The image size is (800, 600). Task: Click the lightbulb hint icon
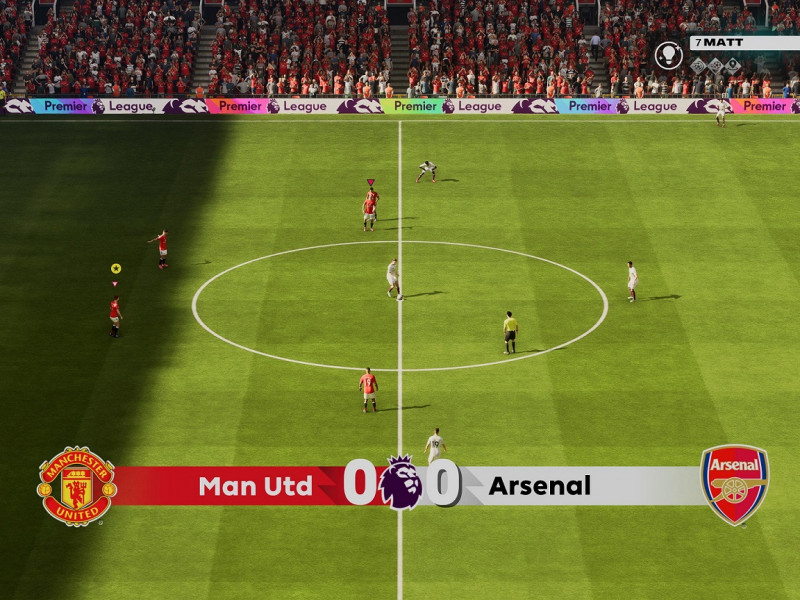[669, 55]
